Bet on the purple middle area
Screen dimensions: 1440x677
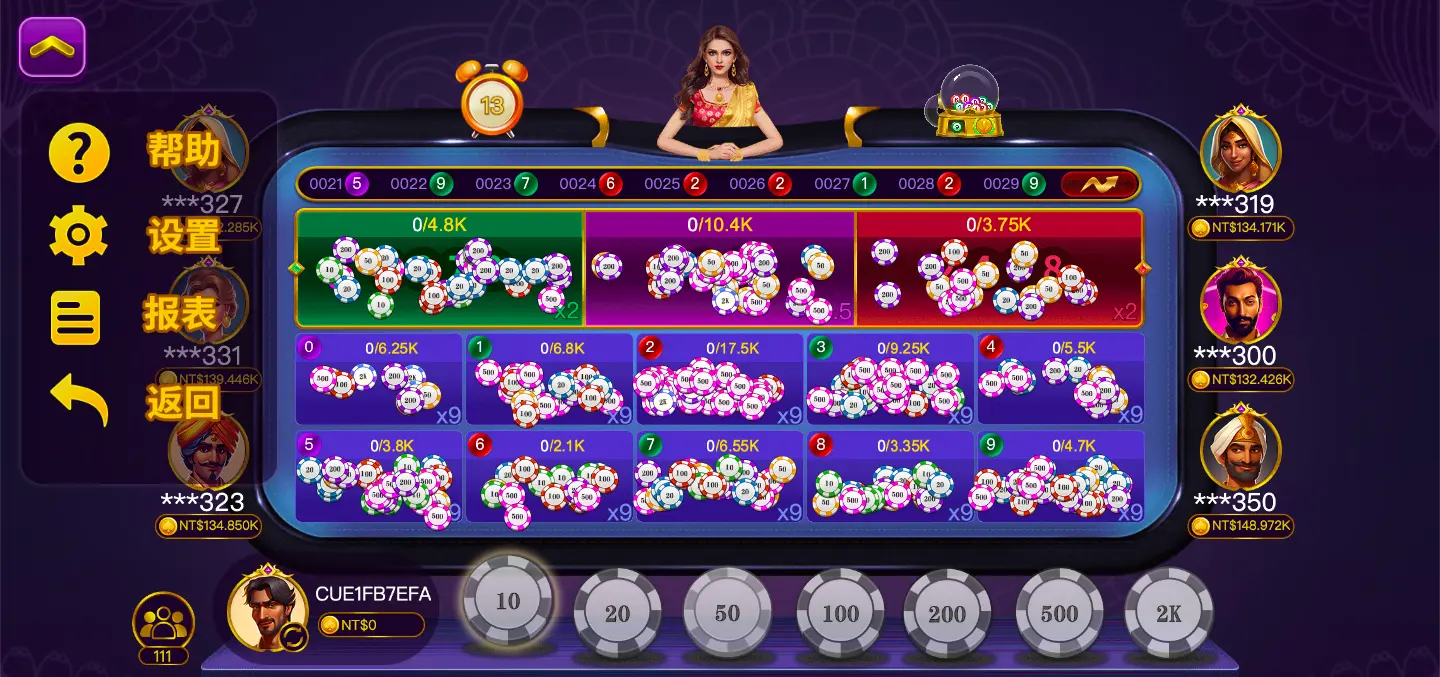point(719,268)
